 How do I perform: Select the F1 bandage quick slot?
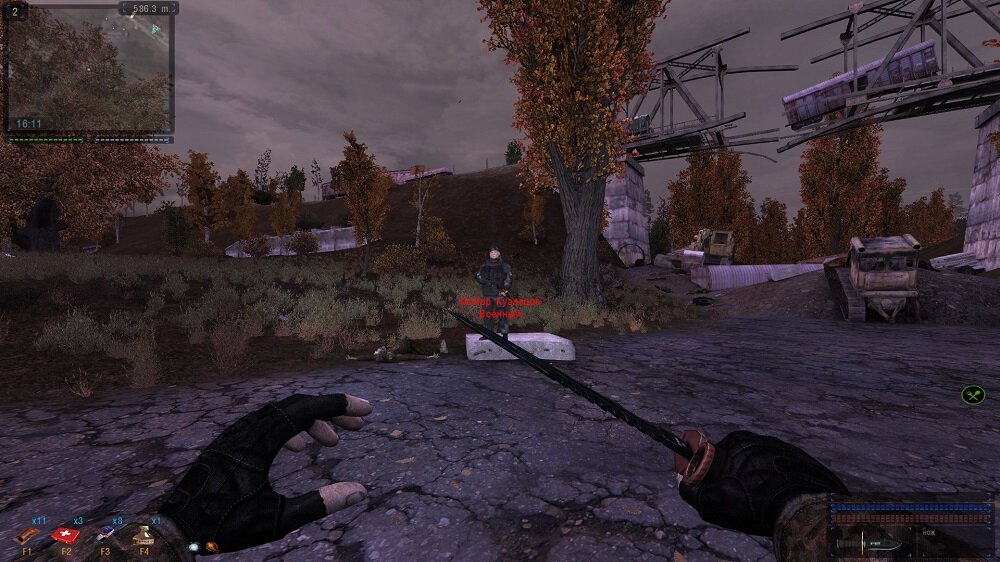point(28,535)
